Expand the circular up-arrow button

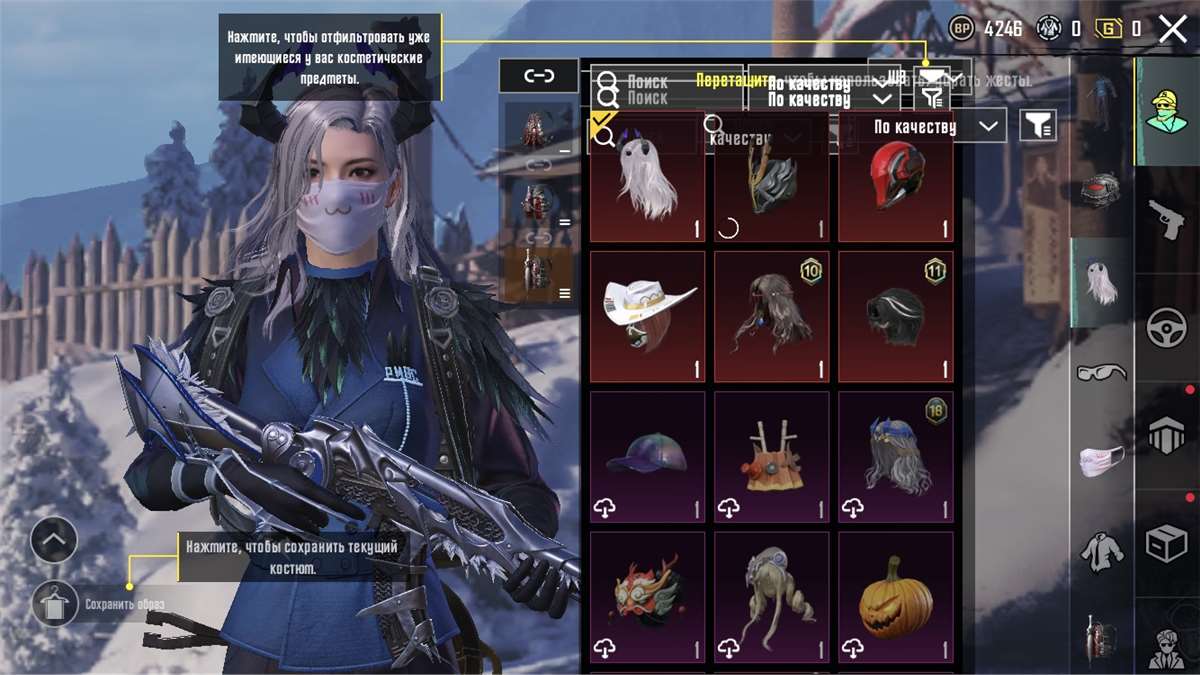(x=54, y=541)
